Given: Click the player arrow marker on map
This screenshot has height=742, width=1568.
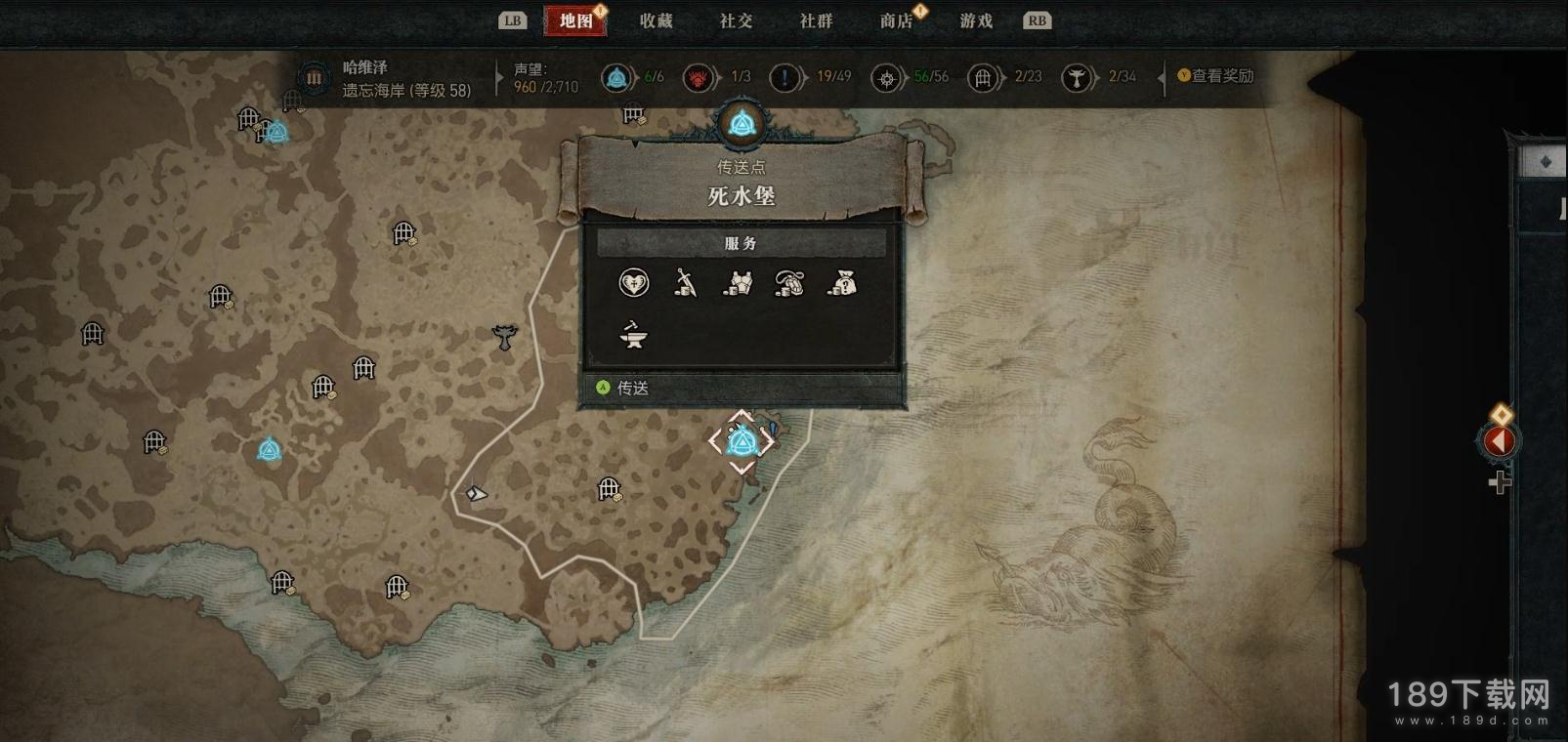Looking at the screenshot, I should coord(476,494).
